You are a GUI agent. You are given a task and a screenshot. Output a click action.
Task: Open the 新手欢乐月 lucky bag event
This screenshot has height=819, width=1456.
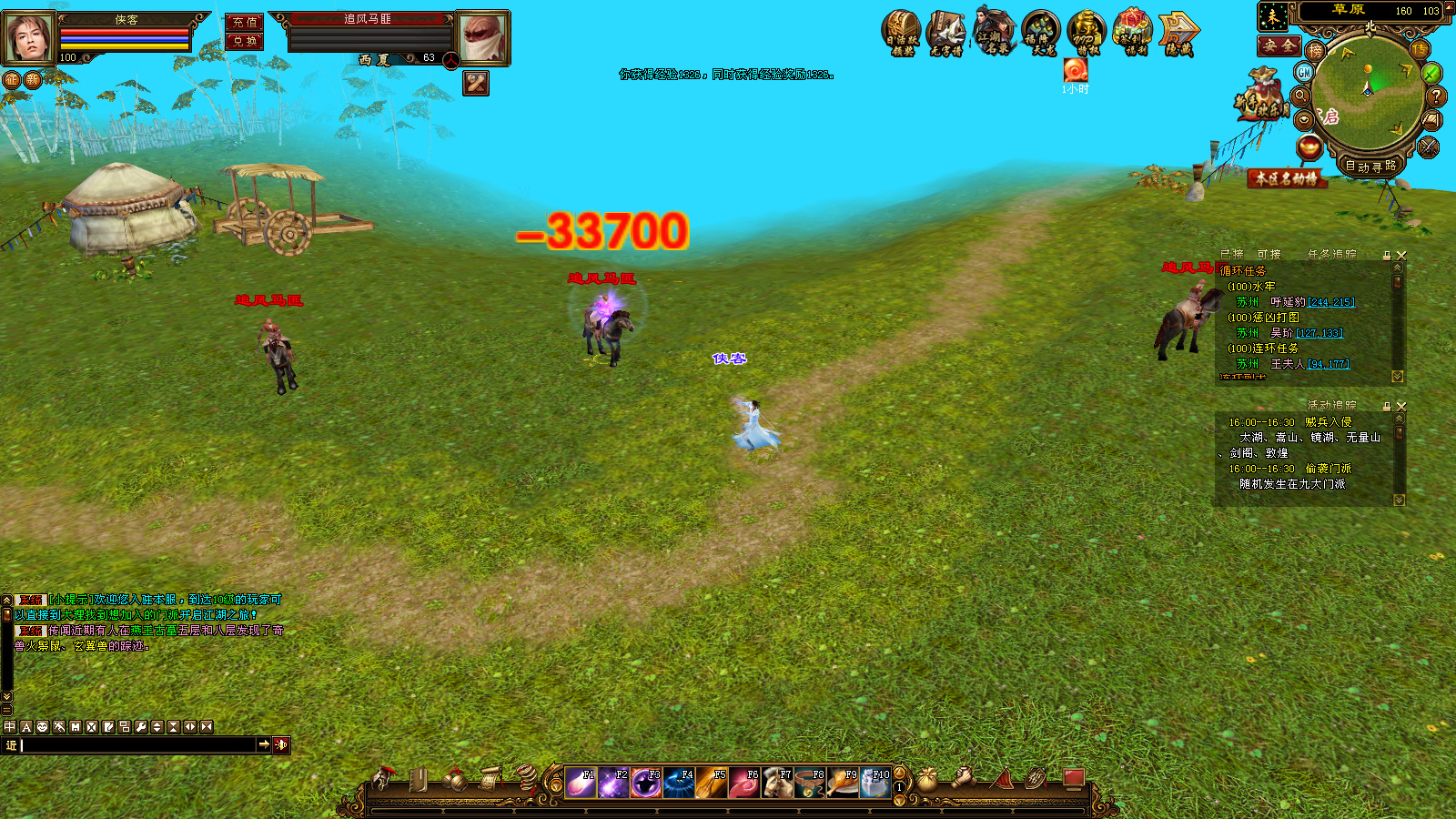1262,95
